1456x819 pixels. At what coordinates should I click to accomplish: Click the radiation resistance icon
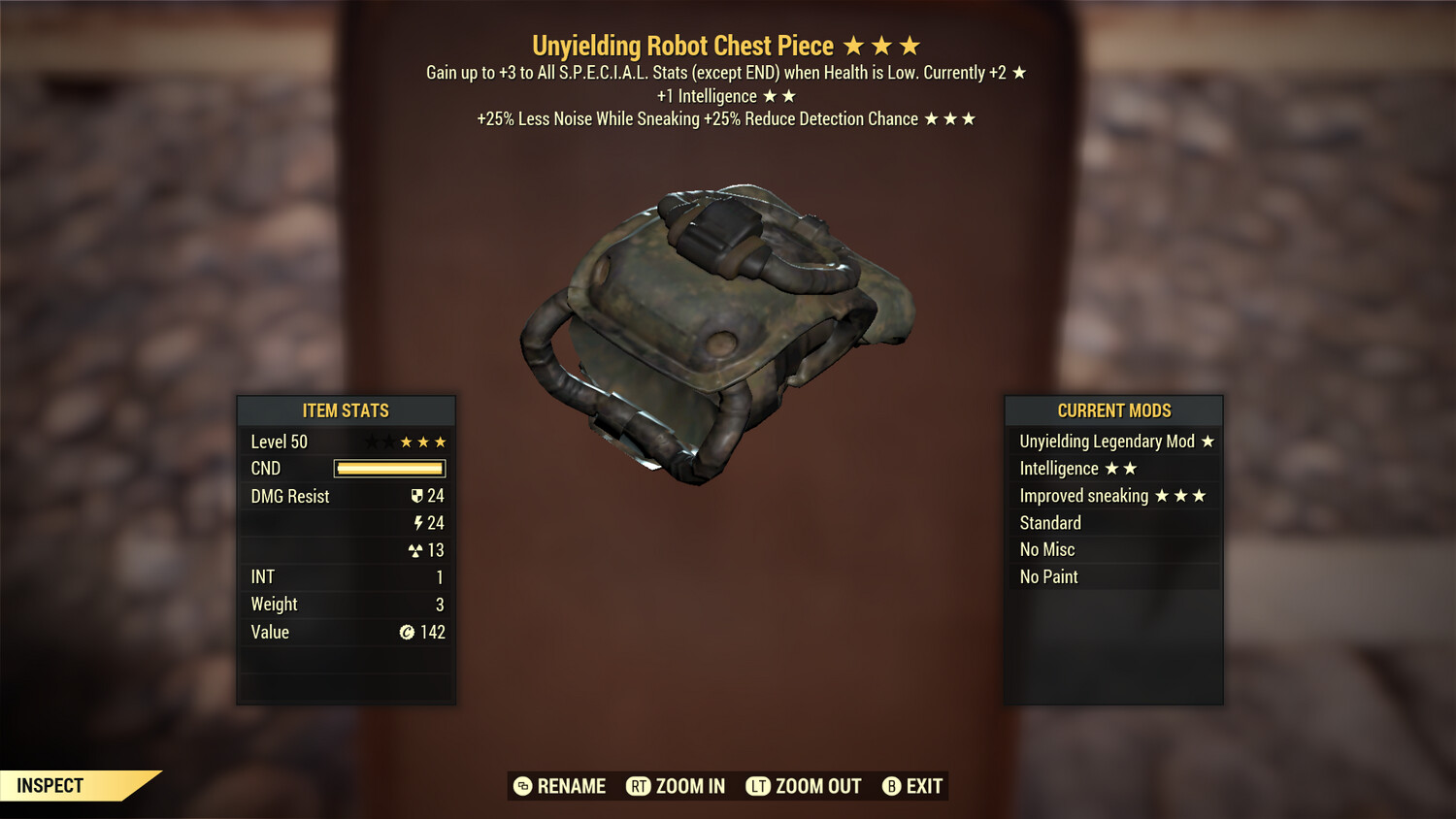[x=416, y=549]
